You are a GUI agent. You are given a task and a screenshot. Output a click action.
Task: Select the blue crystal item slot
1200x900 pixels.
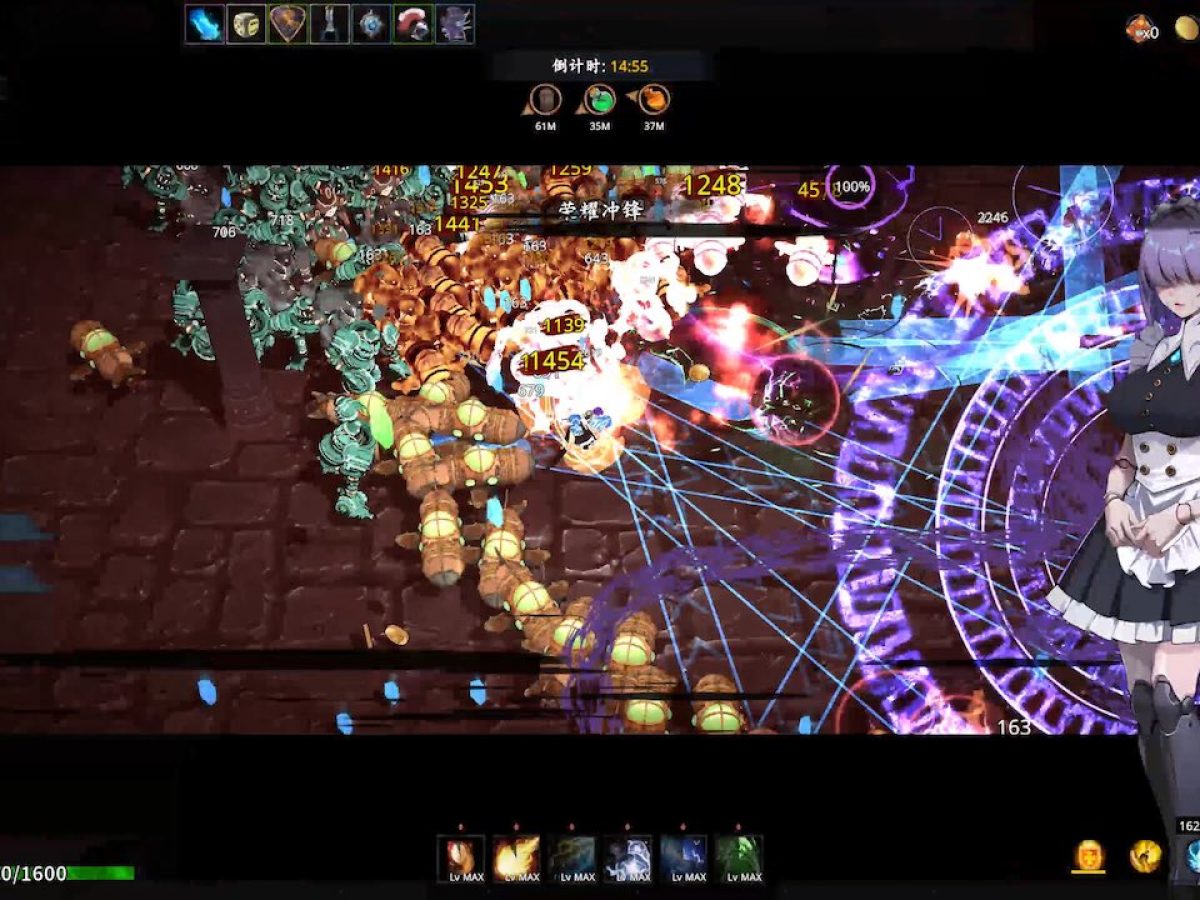pos(205,24)
